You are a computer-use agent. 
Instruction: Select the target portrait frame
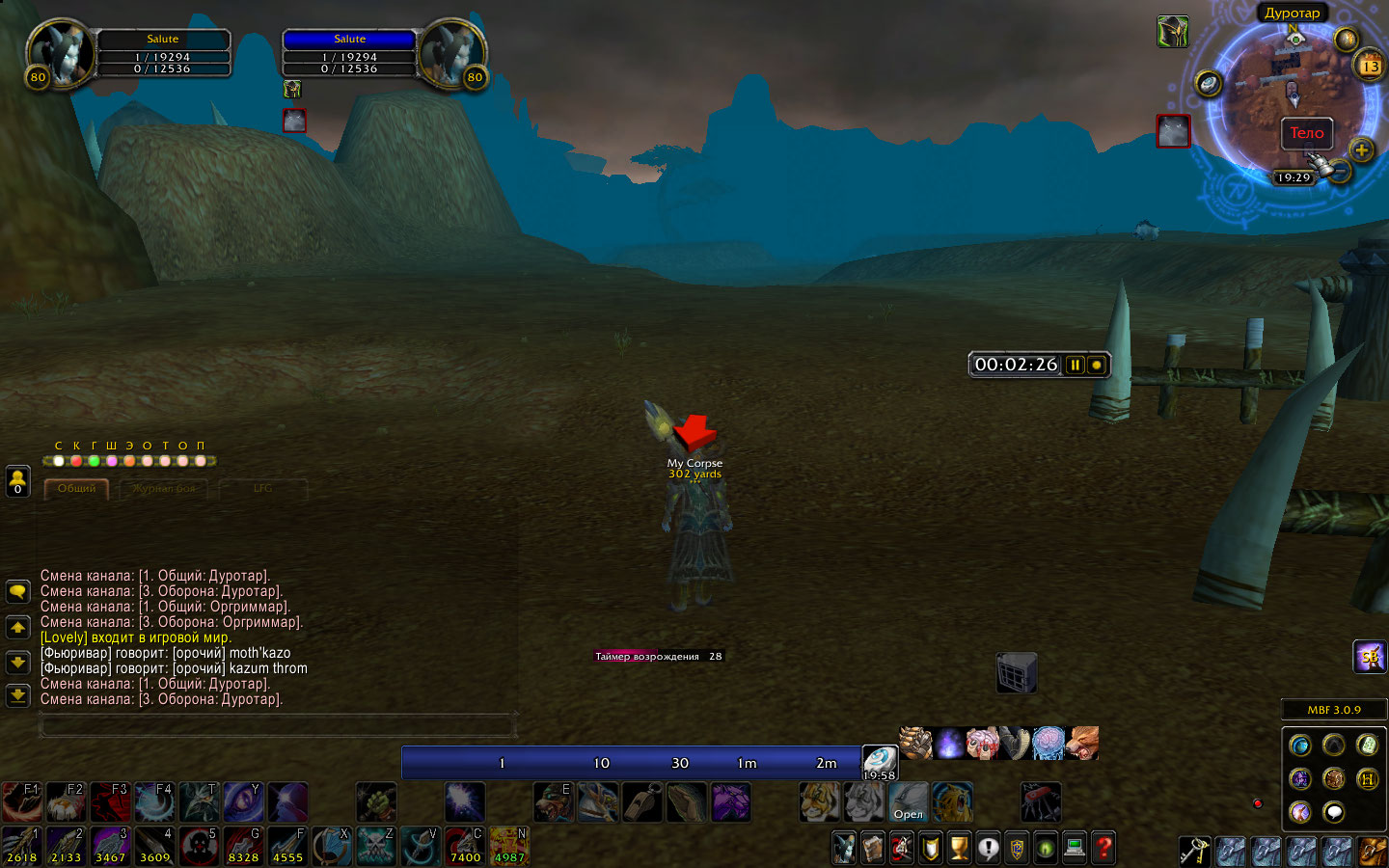click(450, 53)
